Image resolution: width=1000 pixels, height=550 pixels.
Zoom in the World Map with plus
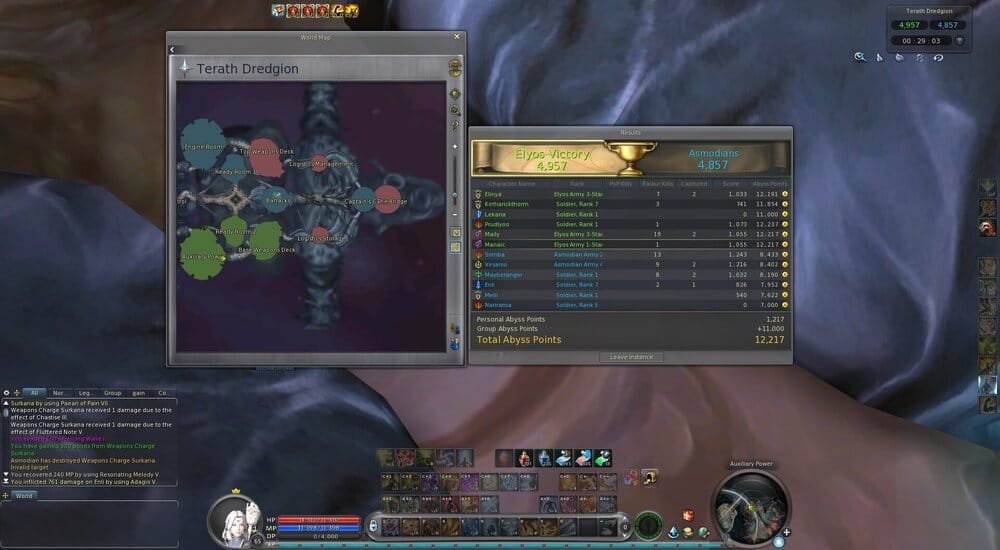tap(456, 147)
